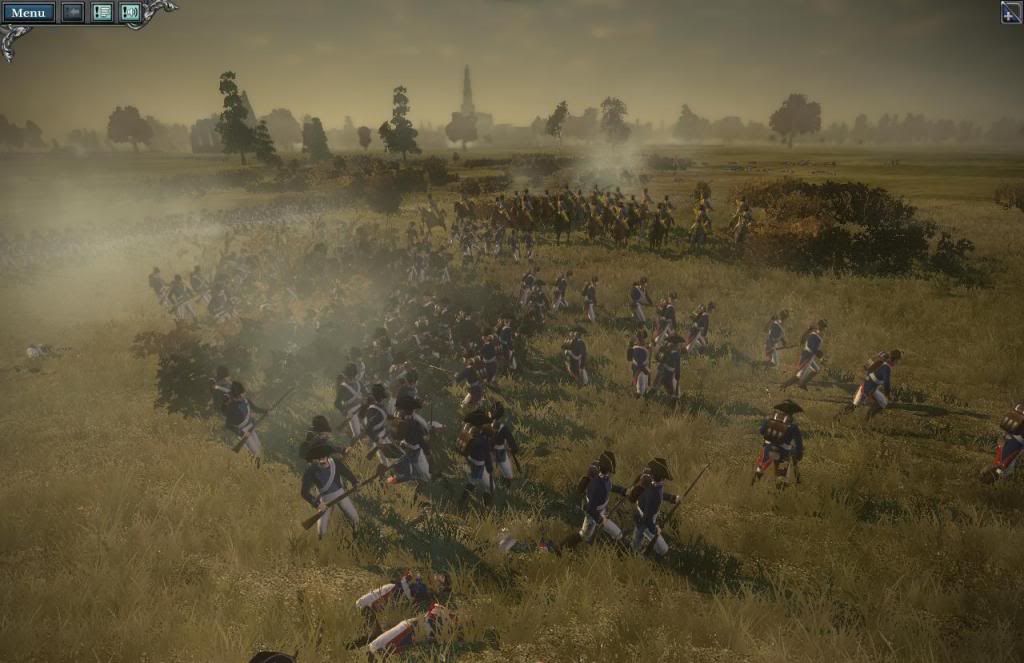Click the plus expand icon in corner
Viewport: 1024px width, 663px height.
click(x=1011, y=12)
